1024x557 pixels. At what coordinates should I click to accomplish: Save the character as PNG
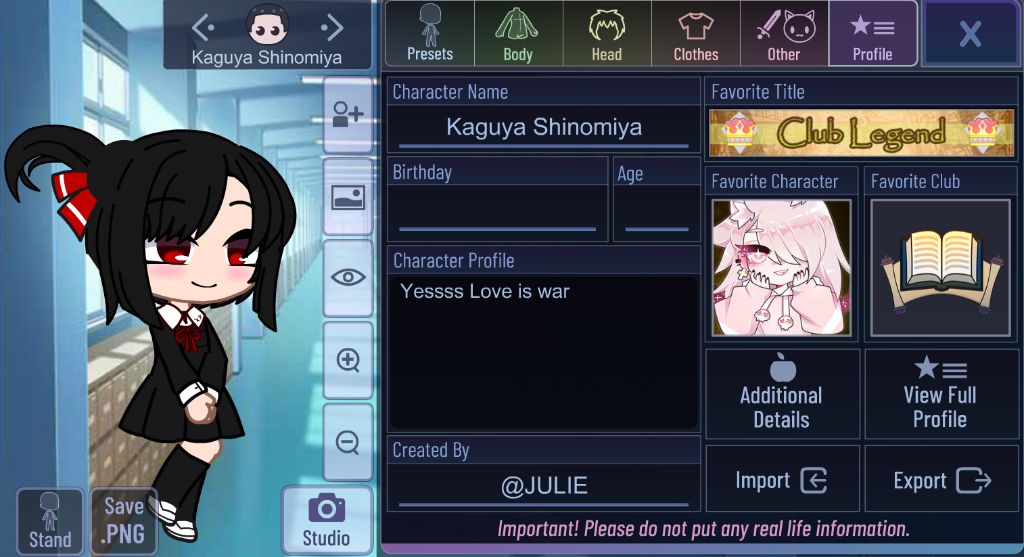tap(124, 520)
